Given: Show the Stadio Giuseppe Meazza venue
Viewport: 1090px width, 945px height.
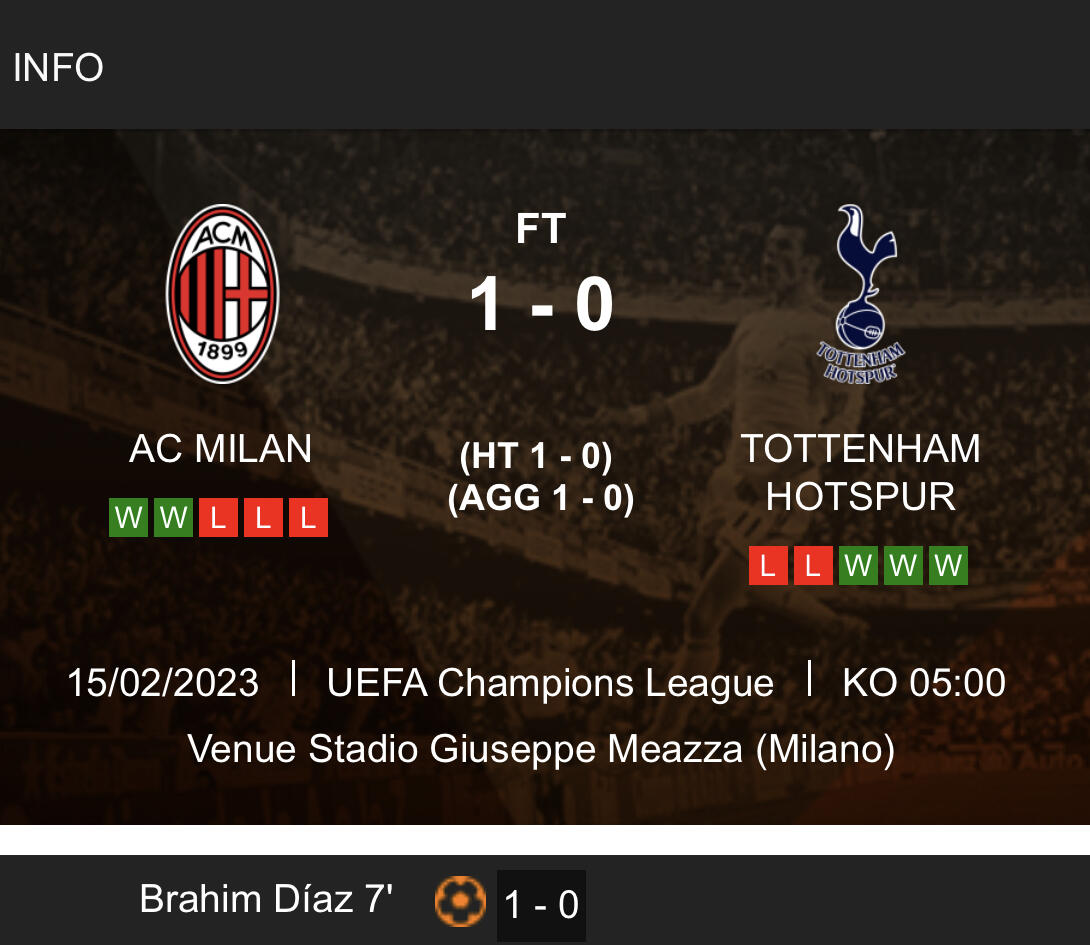Looking at the screenshot, I should 541,748.
